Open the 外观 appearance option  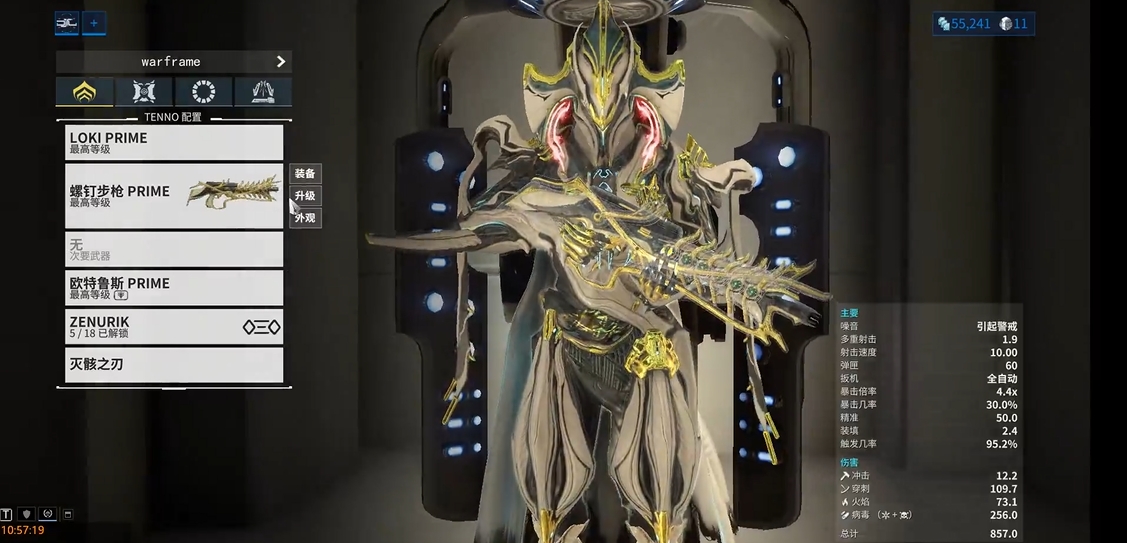click(305, 218)
